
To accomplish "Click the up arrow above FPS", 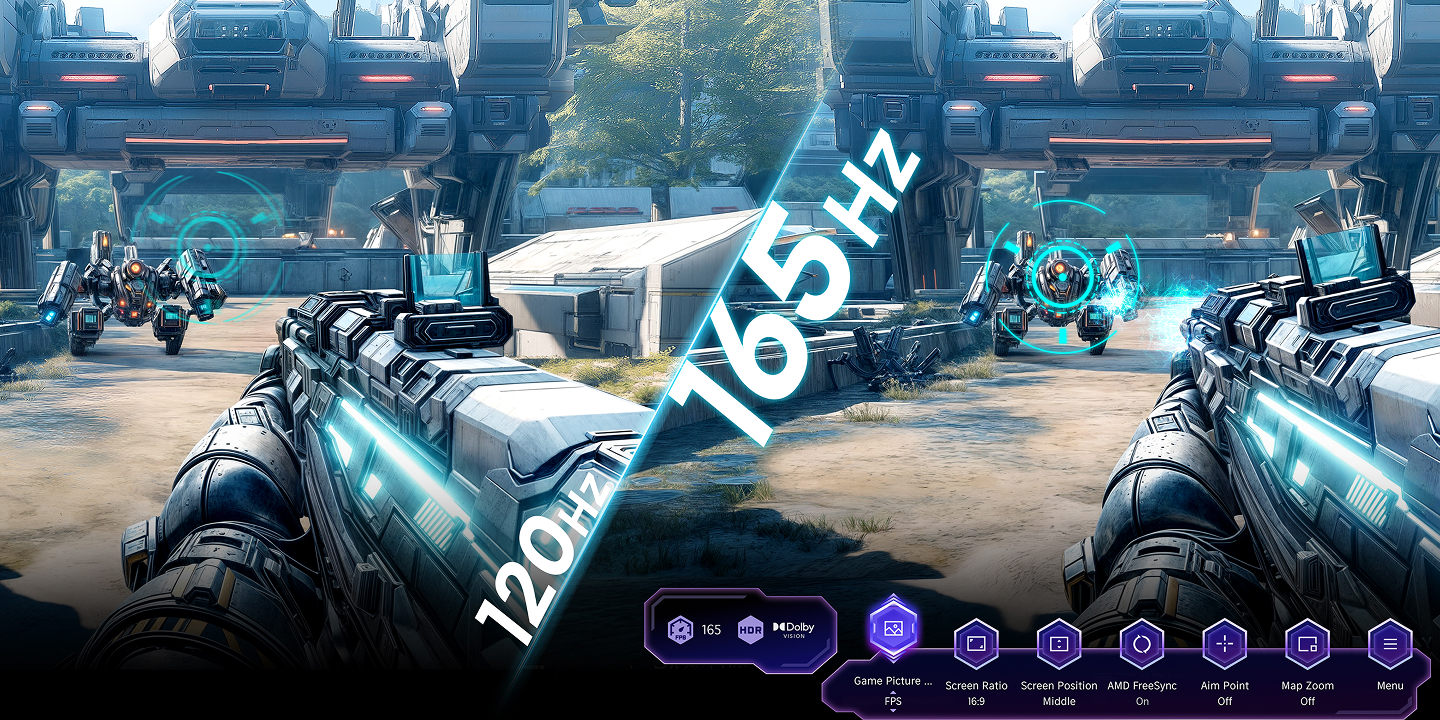I will [893, 693].
